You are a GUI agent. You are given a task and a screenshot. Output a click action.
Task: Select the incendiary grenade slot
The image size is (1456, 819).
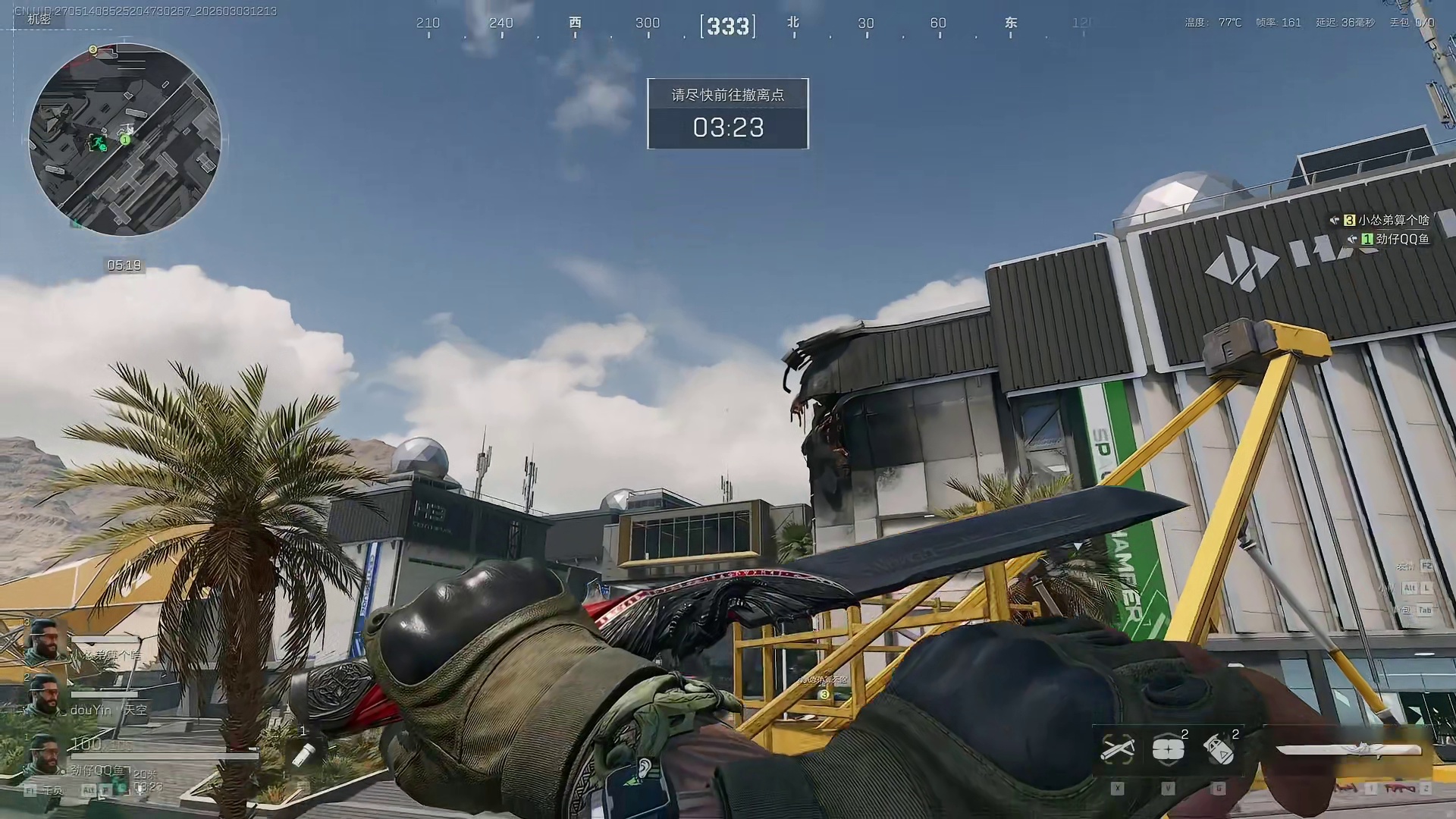click(x=1219, y=749)
